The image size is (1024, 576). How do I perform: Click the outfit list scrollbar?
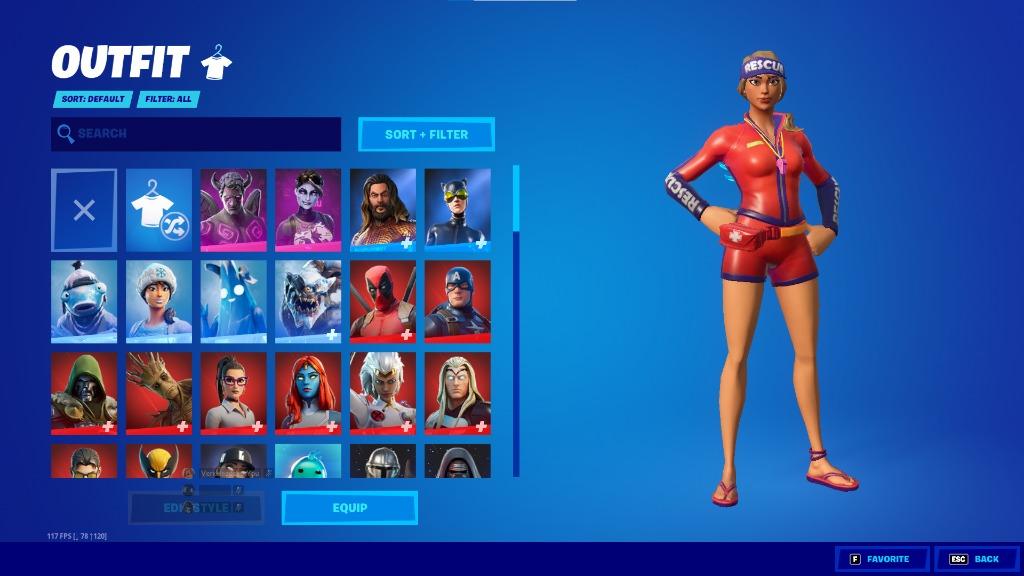point(516,320)
